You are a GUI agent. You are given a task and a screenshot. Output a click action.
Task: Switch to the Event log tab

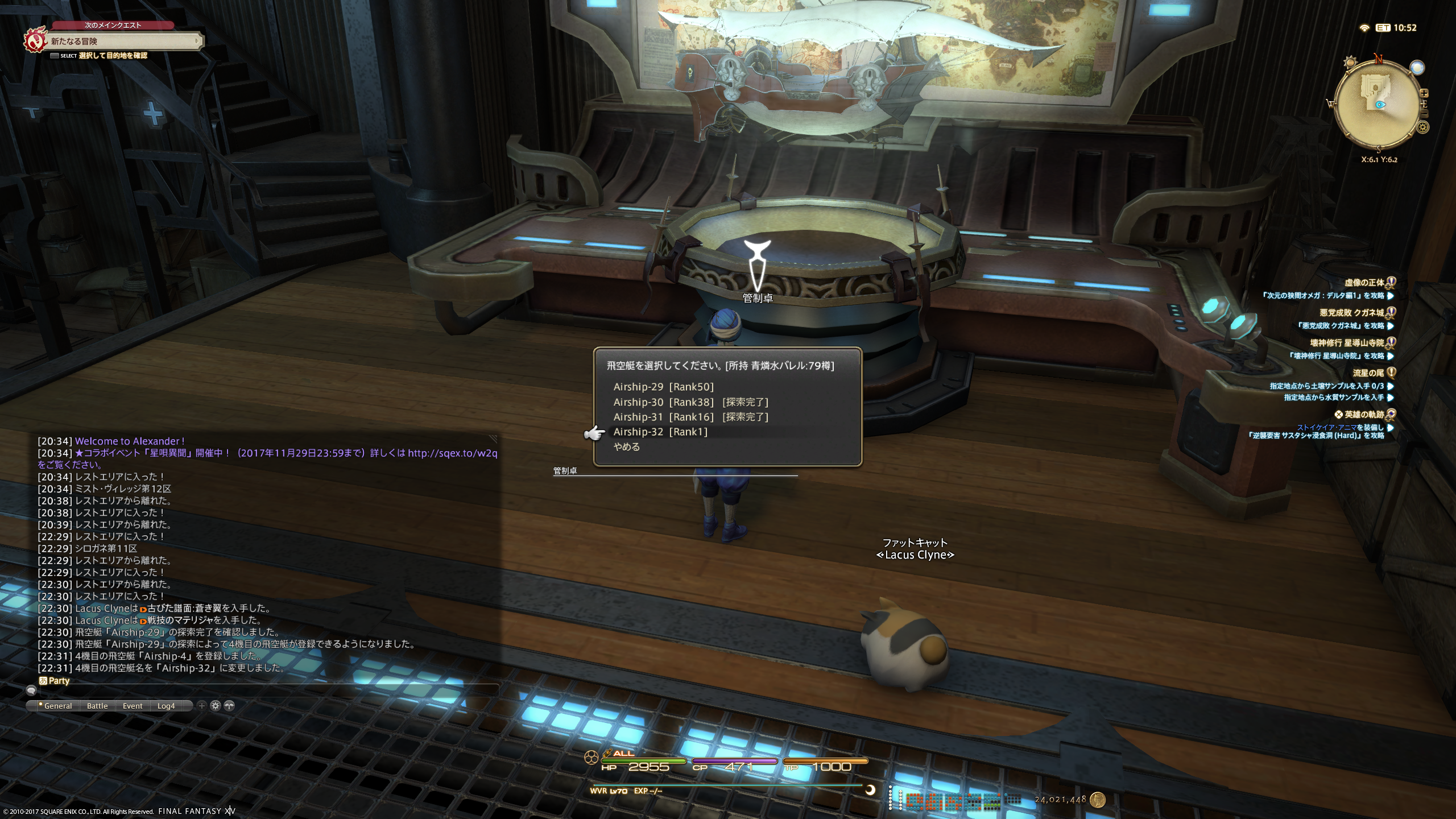(x=133, y=706)
